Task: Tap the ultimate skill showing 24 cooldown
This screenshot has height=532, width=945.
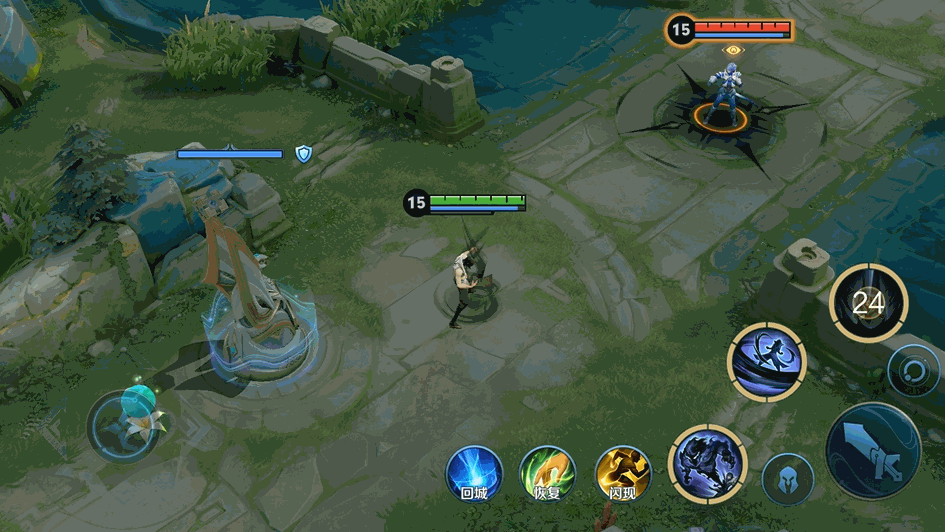Action: (868, 303)
